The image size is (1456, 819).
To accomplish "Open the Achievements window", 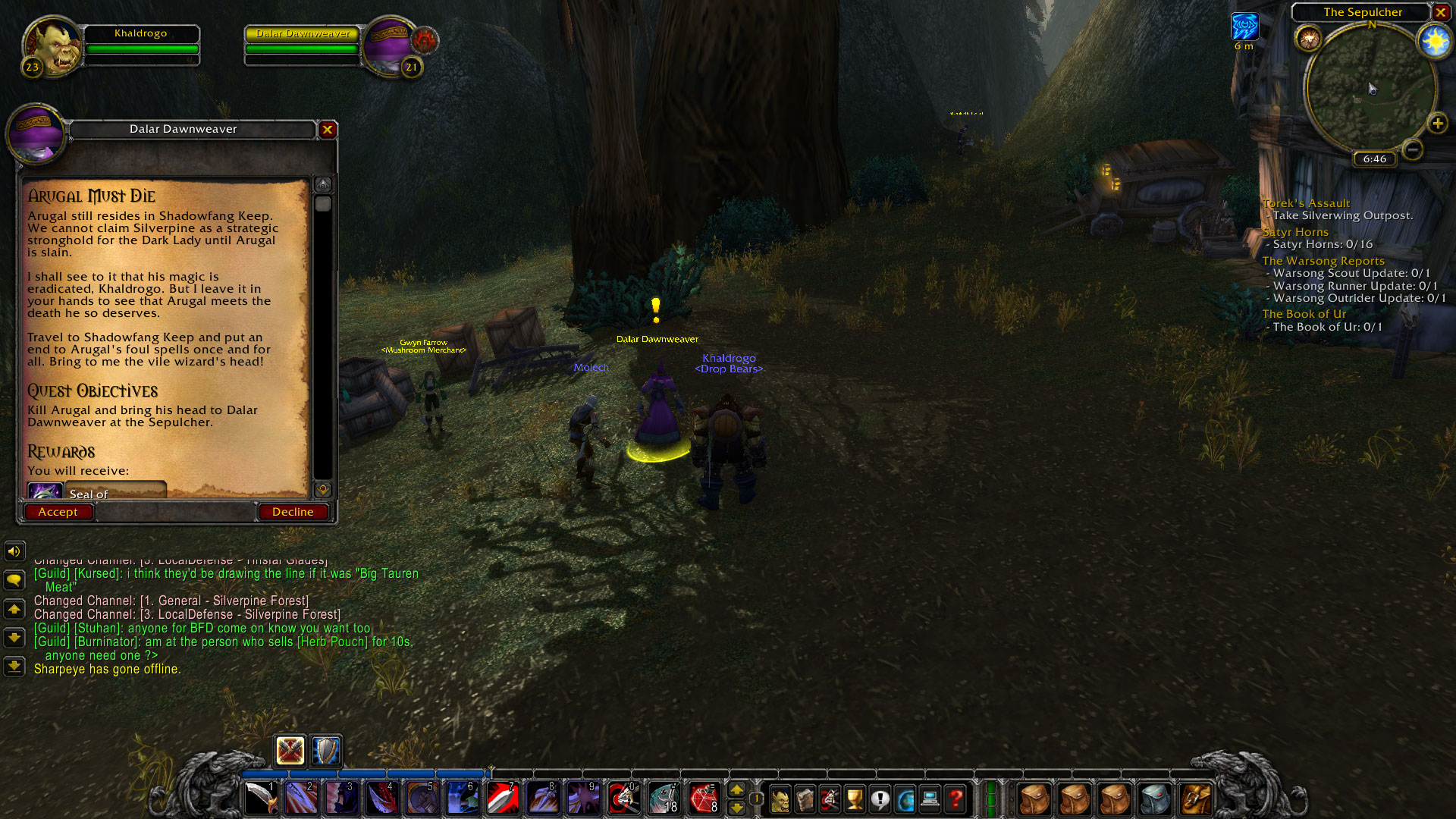I will (x=854, y=798).
